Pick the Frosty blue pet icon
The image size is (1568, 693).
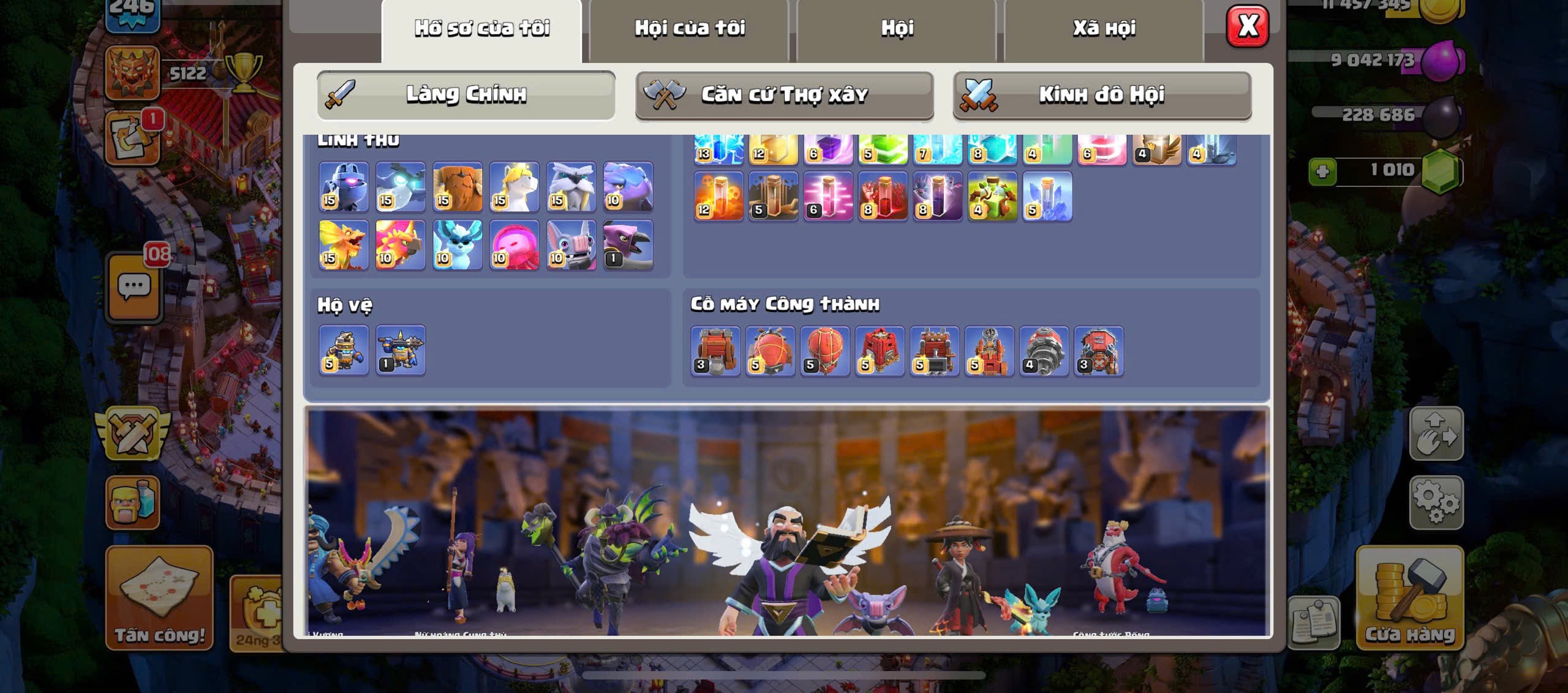pos(458,244)
